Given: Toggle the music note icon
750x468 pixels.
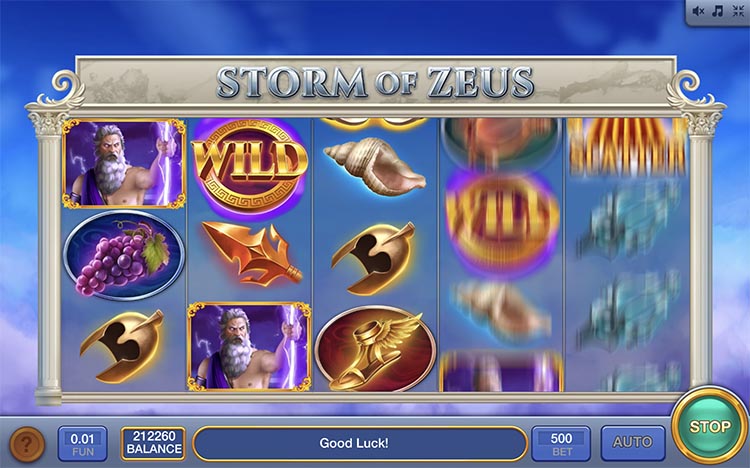Looking at the screenshot, I should (716, 12).
